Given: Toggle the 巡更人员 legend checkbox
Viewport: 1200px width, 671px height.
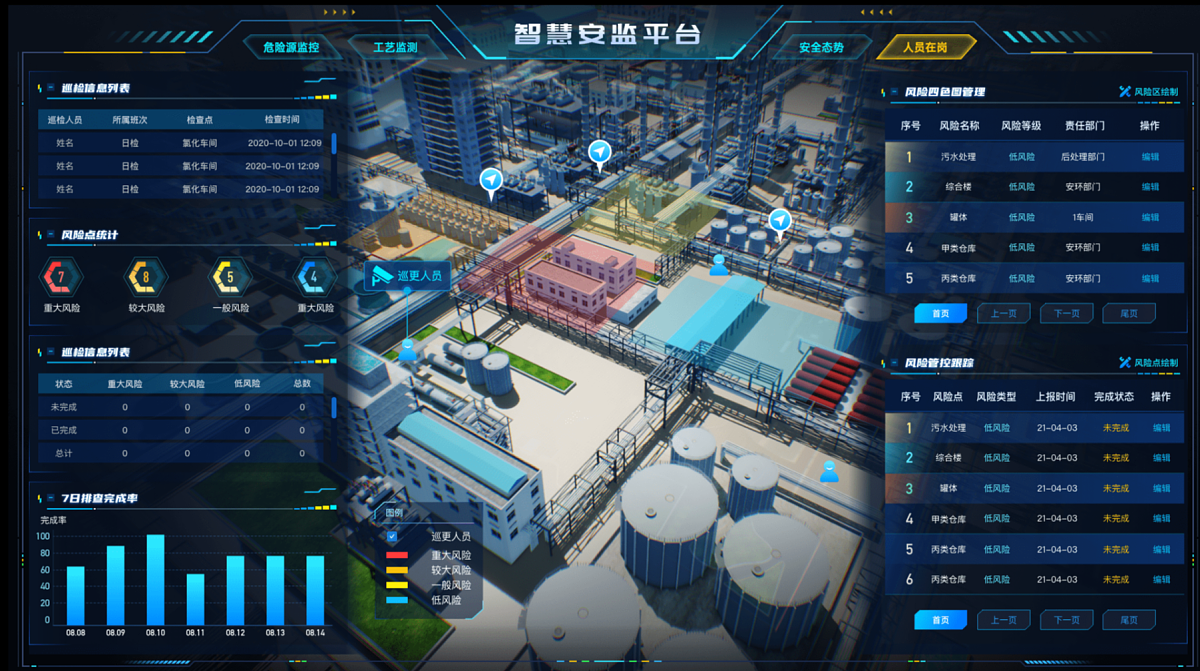Looking at the screenshot, I should pos(392,536).
